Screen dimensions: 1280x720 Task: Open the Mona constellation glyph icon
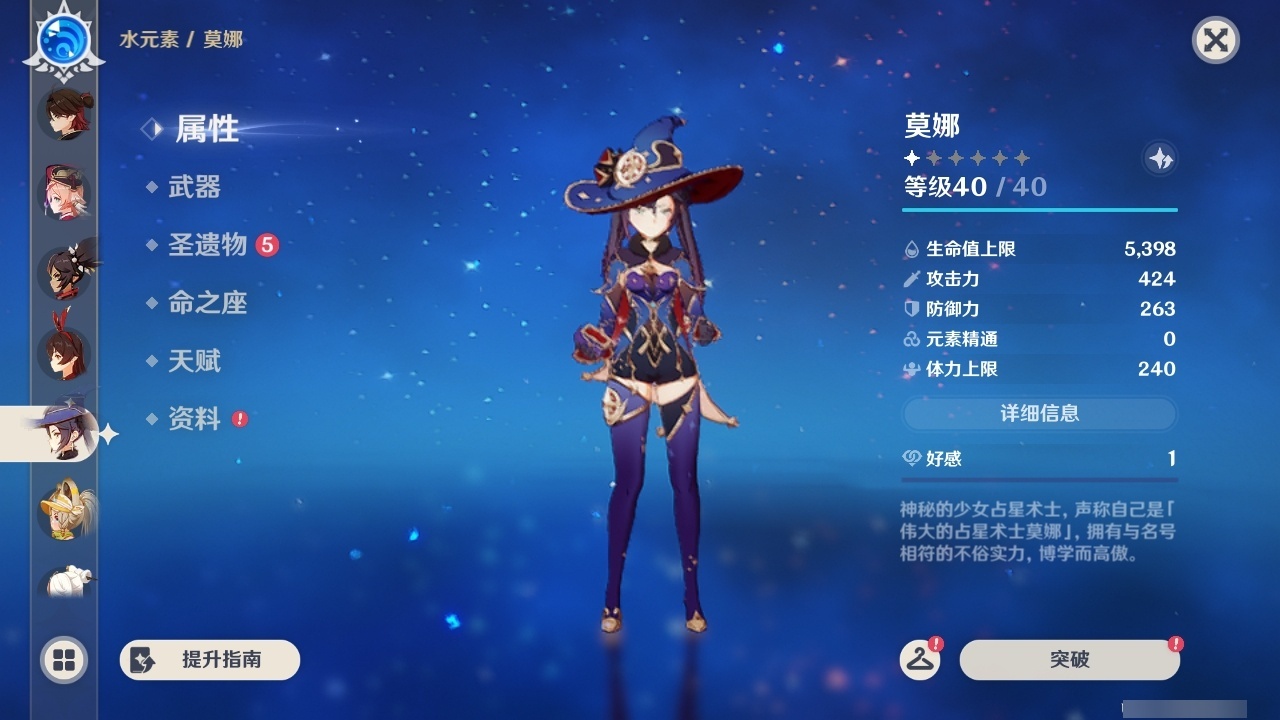click(1158, 157)
